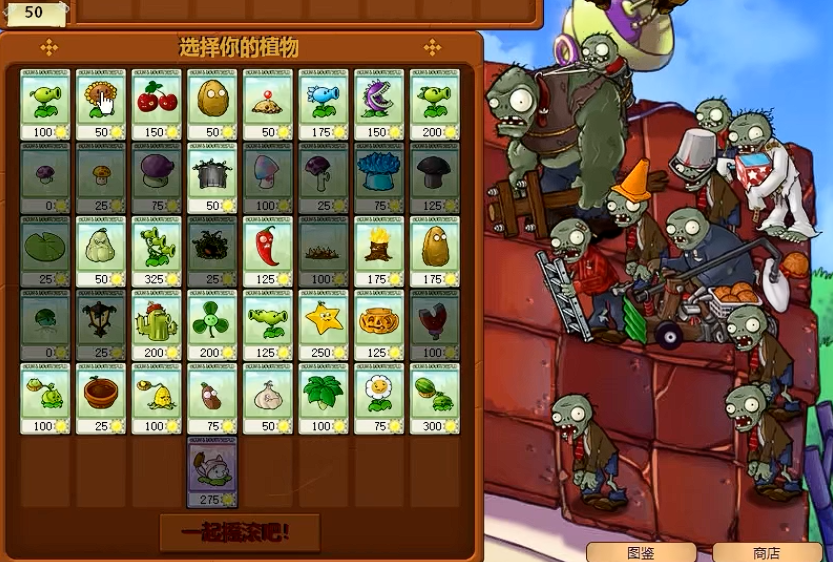This screenshot has width=833, height=562.
Task: Select the Starfruit seed packet
Action: point(323,325)
